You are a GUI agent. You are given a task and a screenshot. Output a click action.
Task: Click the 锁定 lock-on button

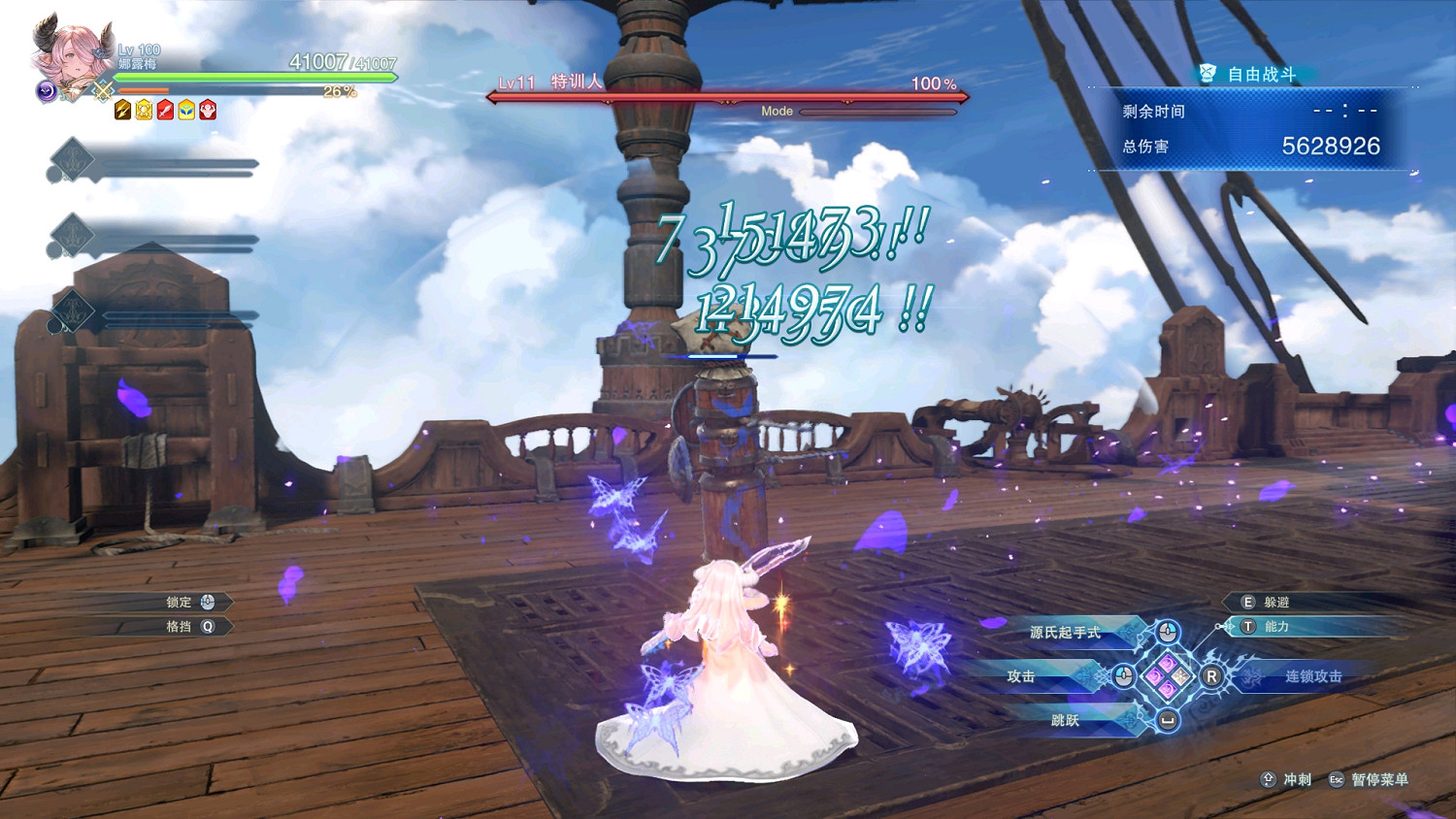pos(184,602)
